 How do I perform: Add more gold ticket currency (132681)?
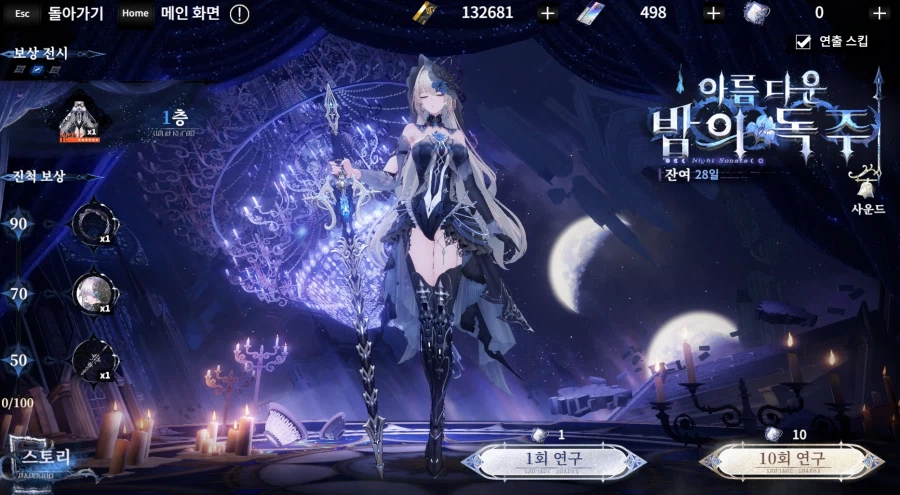(547, 13)
